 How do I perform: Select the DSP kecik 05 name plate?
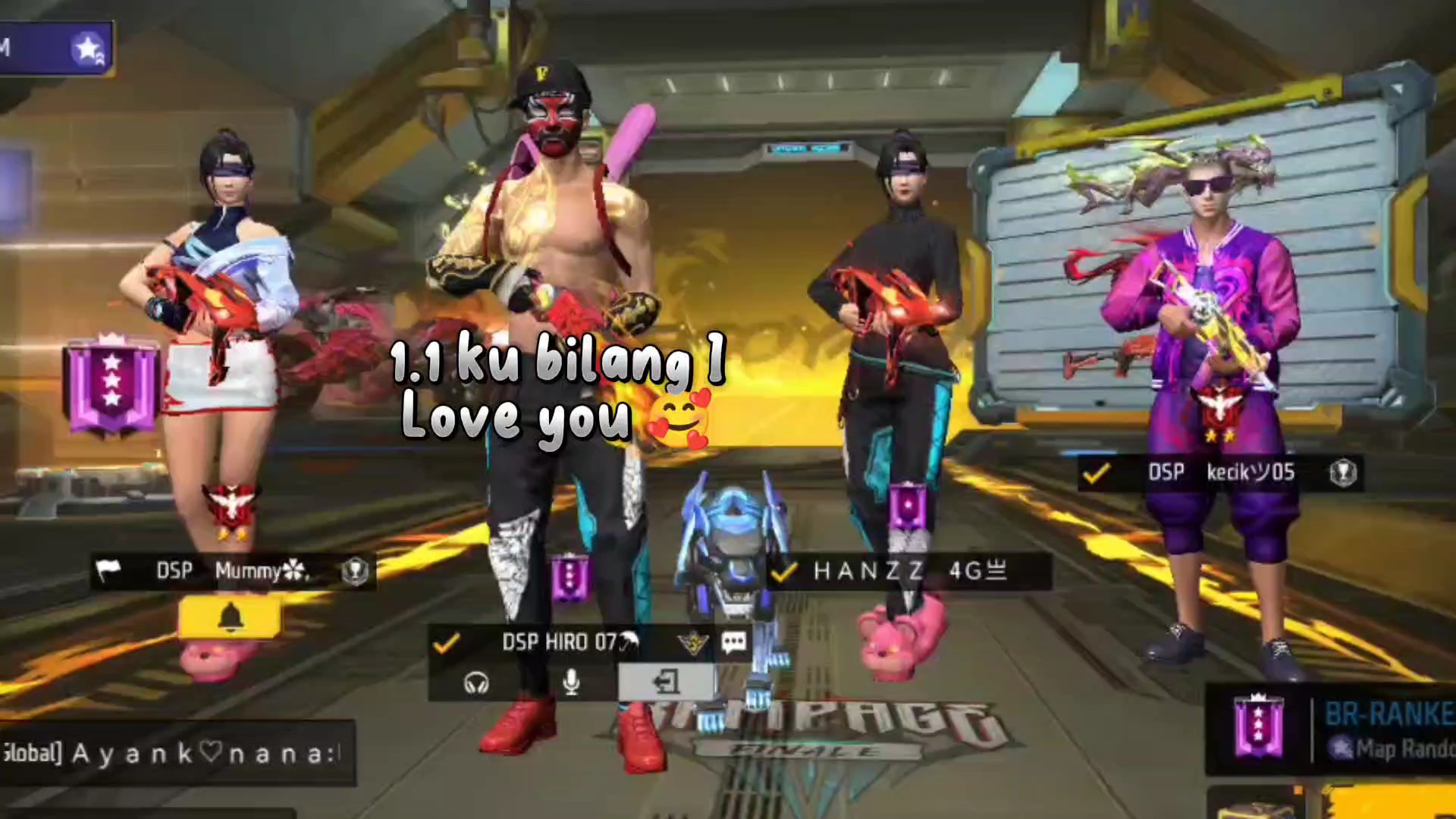(1219, 473)
